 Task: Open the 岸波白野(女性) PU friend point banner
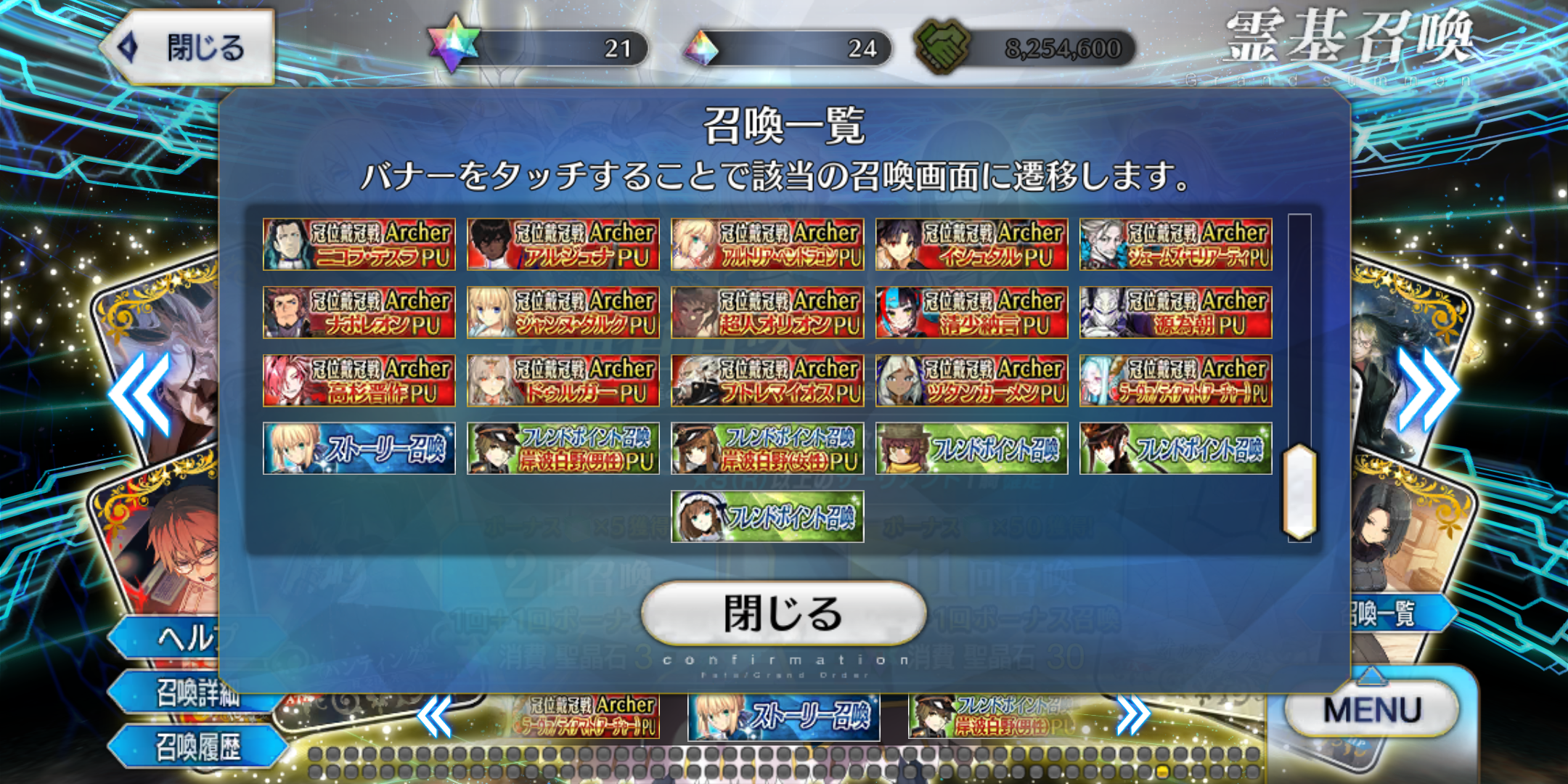(x=767, y=449)
